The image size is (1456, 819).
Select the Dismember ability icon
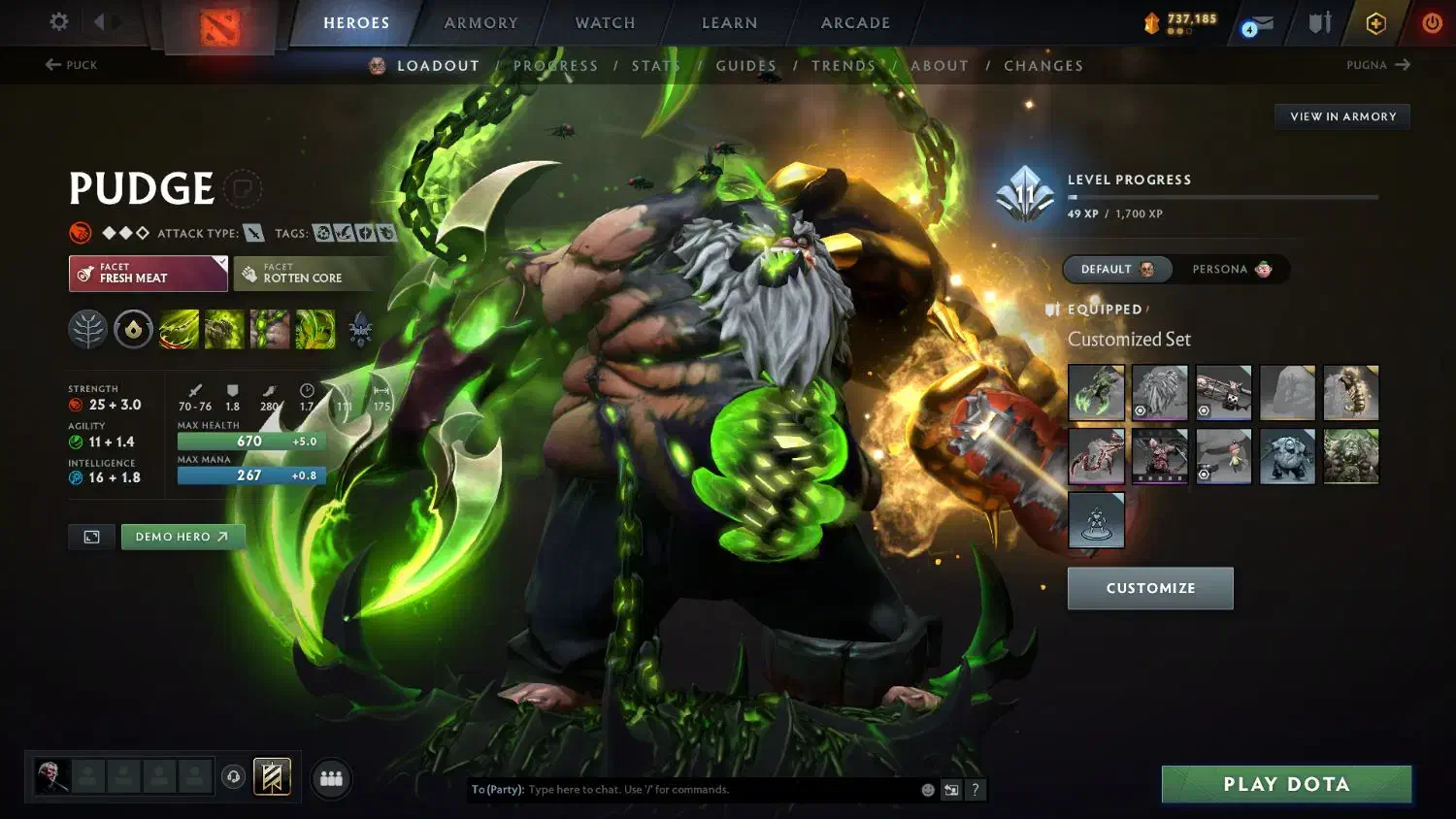coord(315,329)
